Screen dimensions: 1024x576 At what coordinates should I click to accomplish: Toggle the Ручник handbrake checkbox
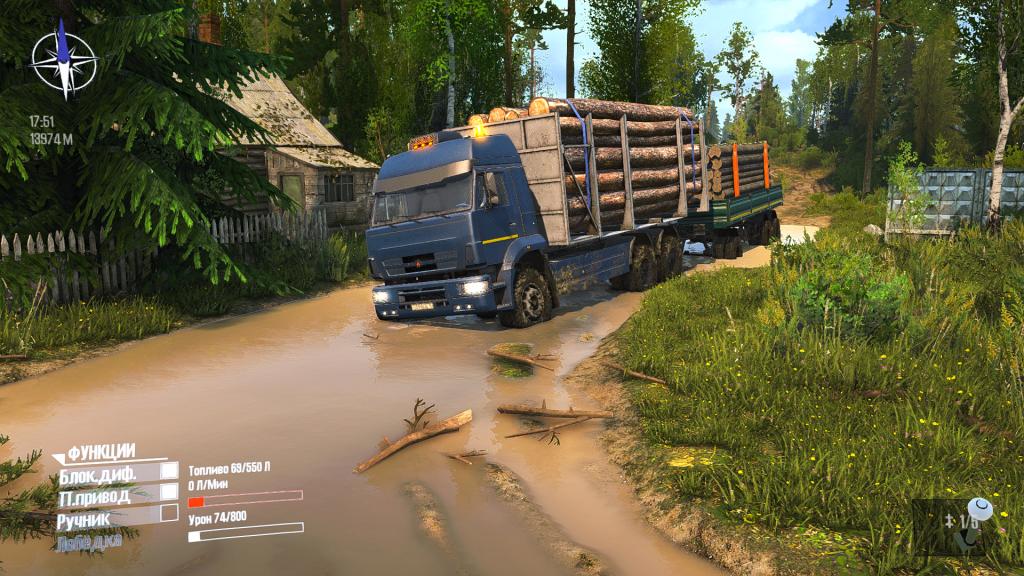(x=170, y=513)
